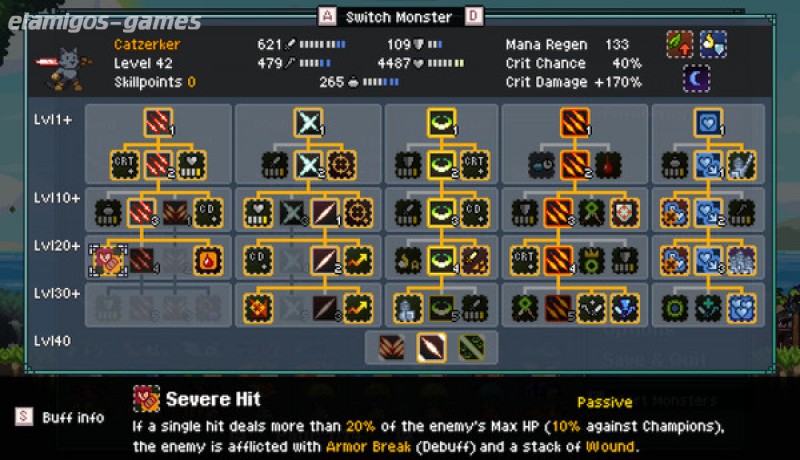Image resolution: width=800 pixels, height=460 pixels.
Task: Select the Severe Hit heart skill node
Action: [x=107, y=261]
